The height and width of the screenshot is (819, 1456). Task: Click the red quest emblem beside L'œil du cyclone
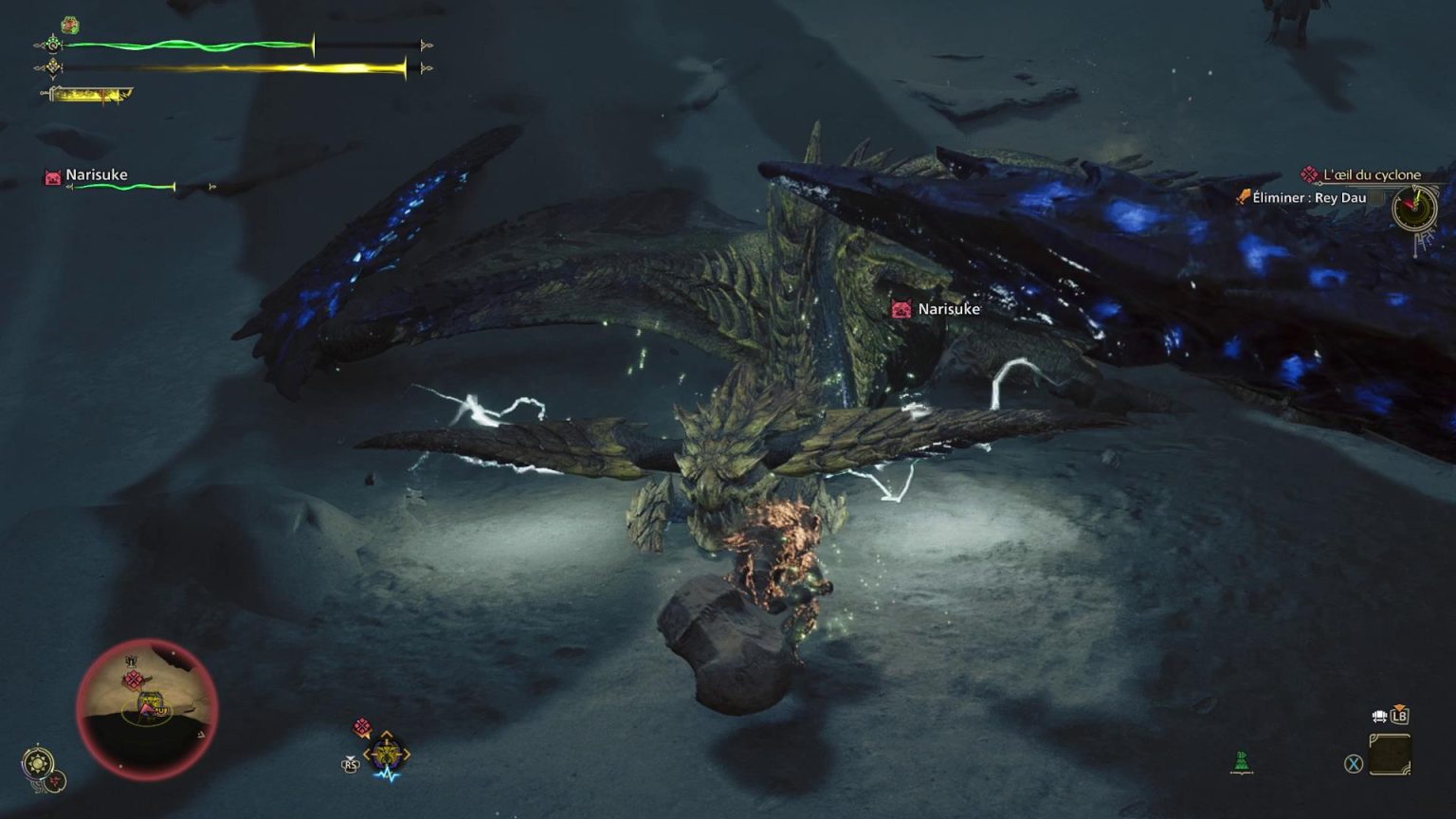click(1309, 174)
